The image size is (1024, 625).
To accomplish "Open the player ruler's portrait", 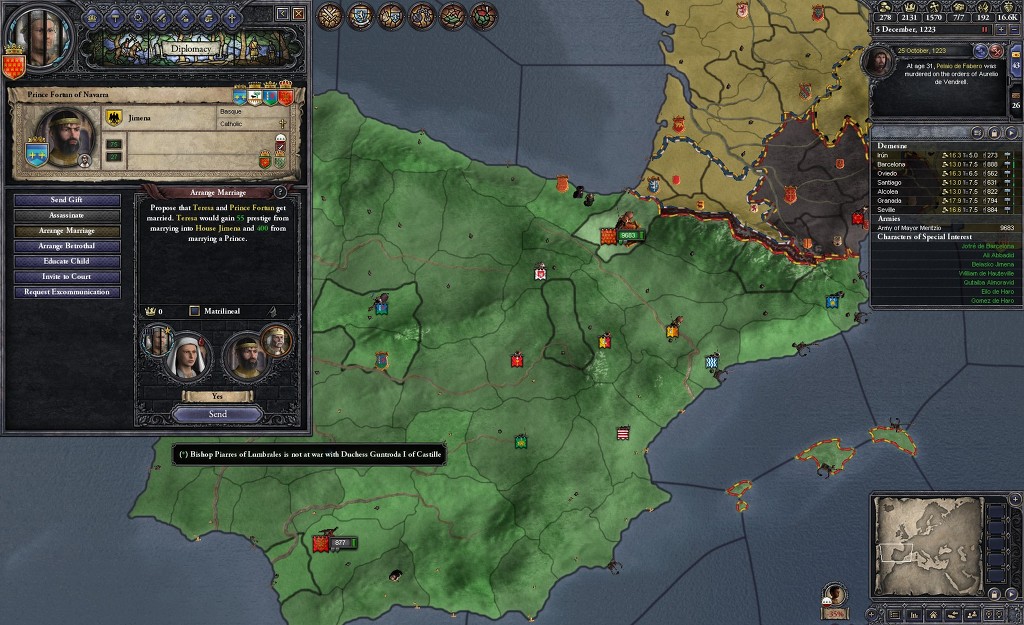I will 38,36.
